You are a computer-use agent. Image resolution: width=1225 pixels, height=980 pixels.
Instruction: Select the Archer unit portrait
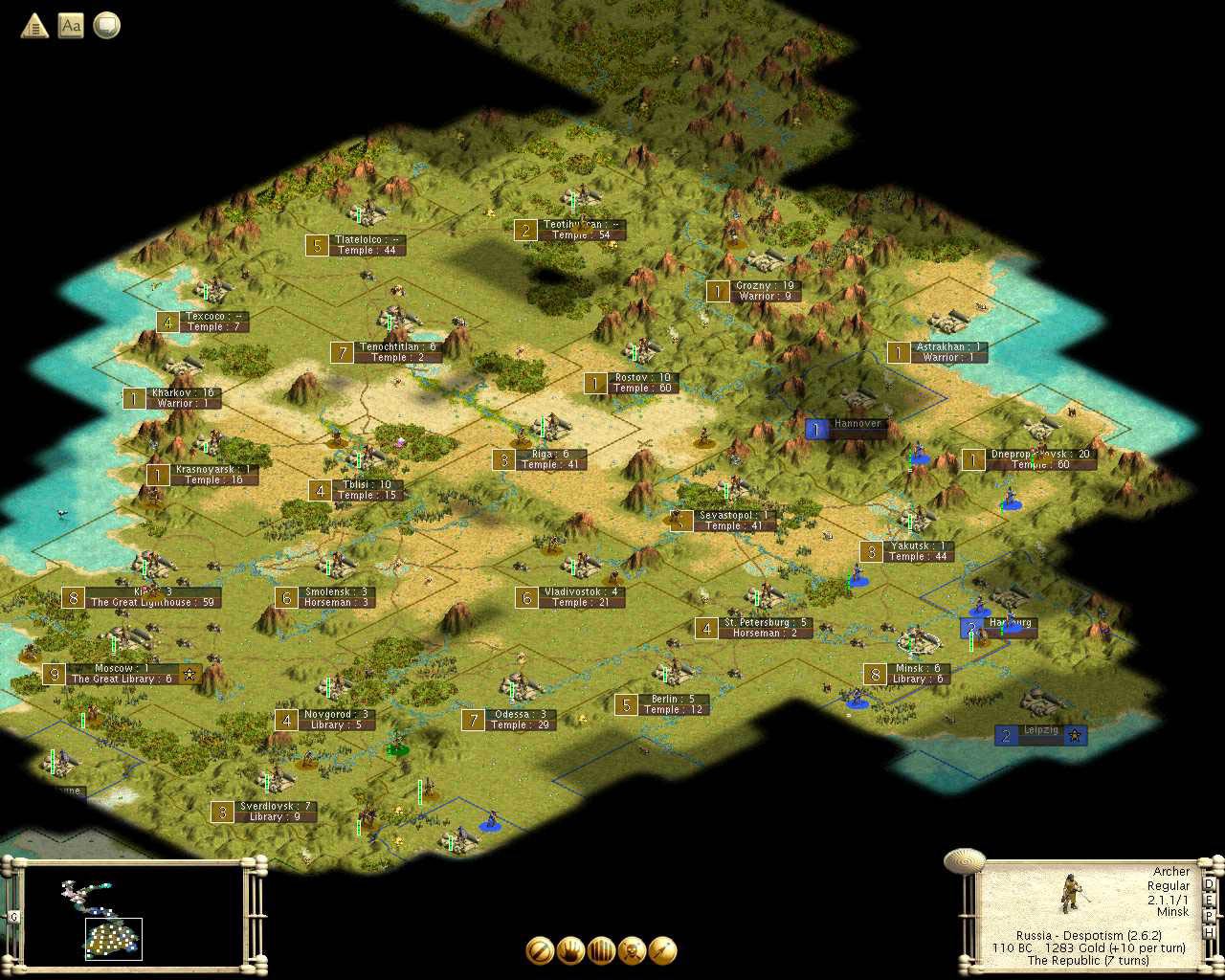pyautogui.click(x=1070, y=894)
